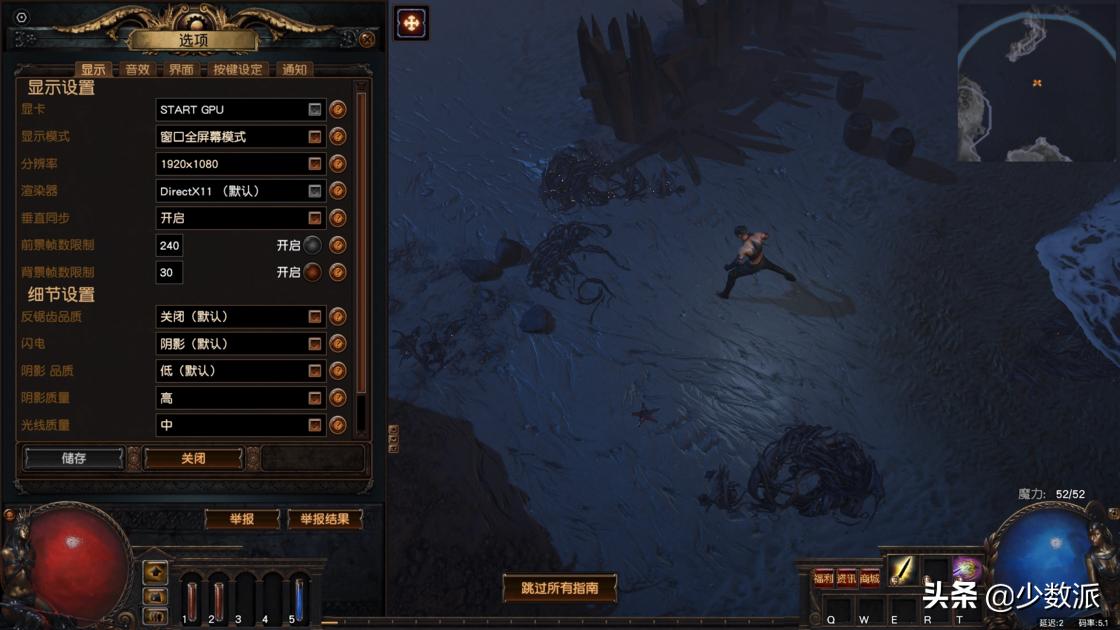
Task: Expand the 反锯齿品质 dropdown
Action: (241, 316)
